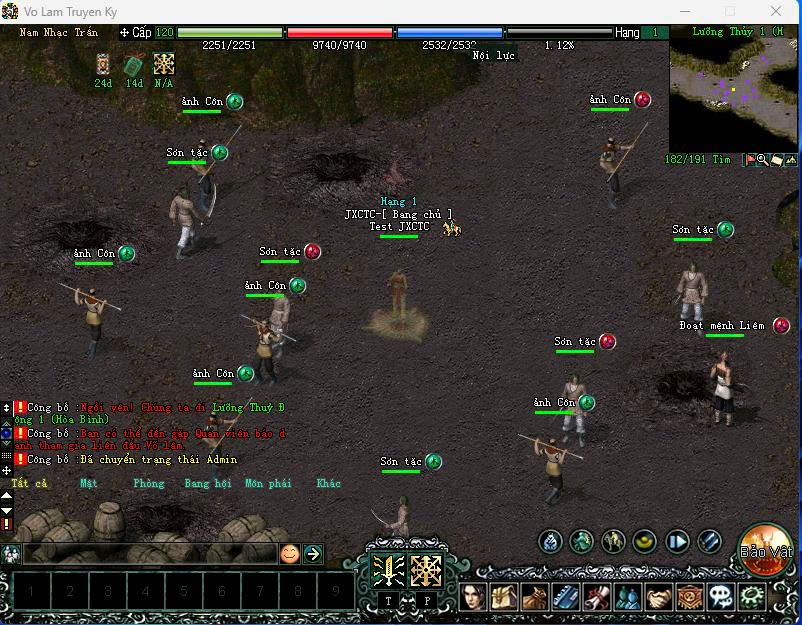Click the skull speech-bubble icon
Screen dimensions: 802x625
tap(720, 597)
